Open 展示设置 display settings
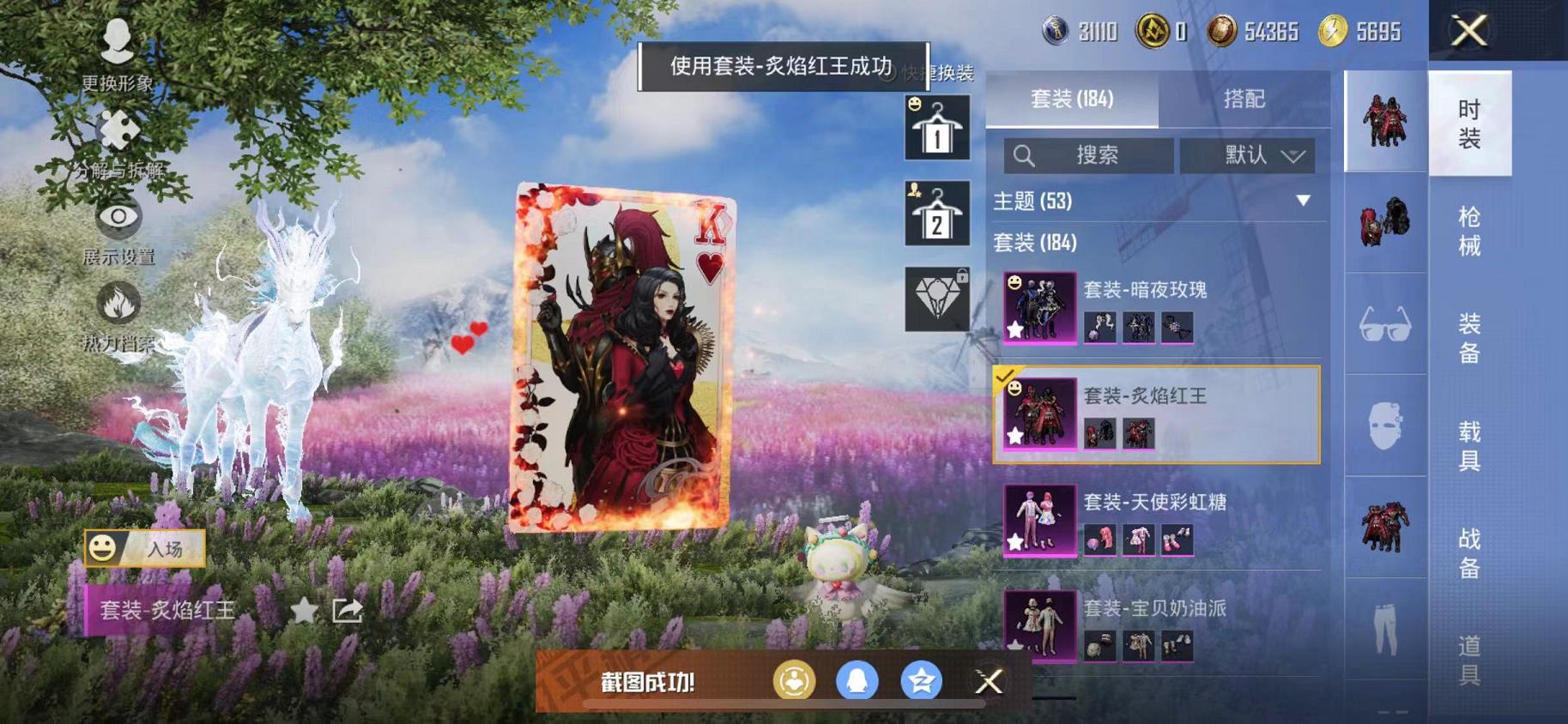The height and width of the screenshot is (724, 1568). (119, 219)
